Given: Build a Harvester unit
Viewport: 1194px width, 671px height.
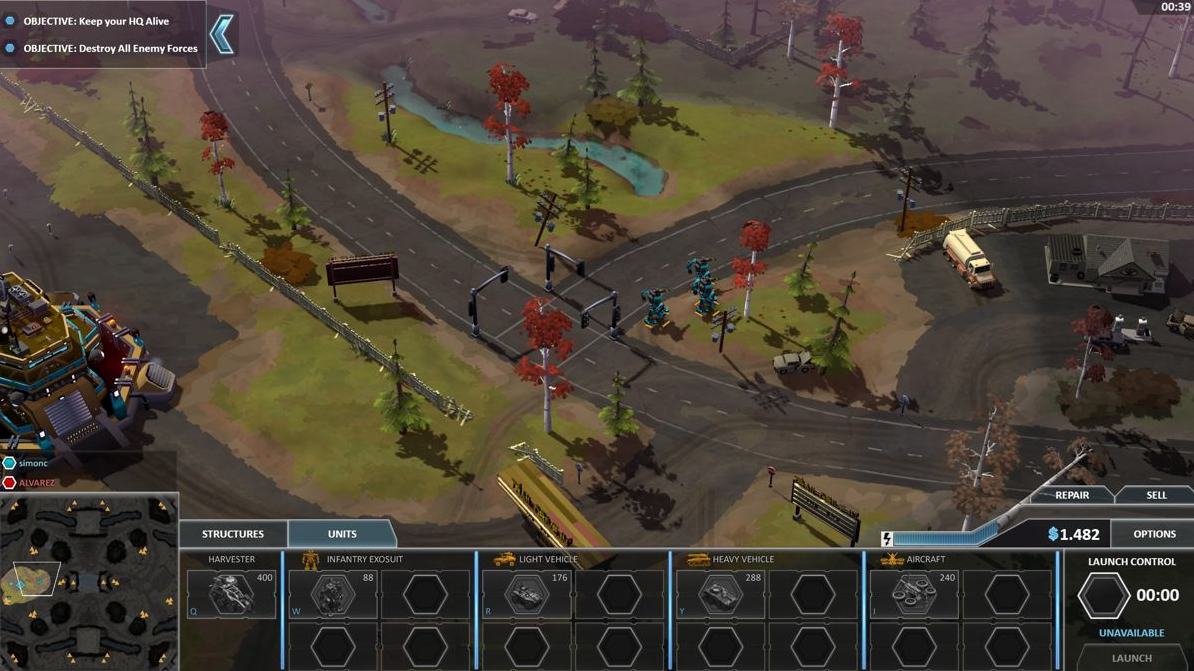Looking at the screenshot, I should 231,594.
